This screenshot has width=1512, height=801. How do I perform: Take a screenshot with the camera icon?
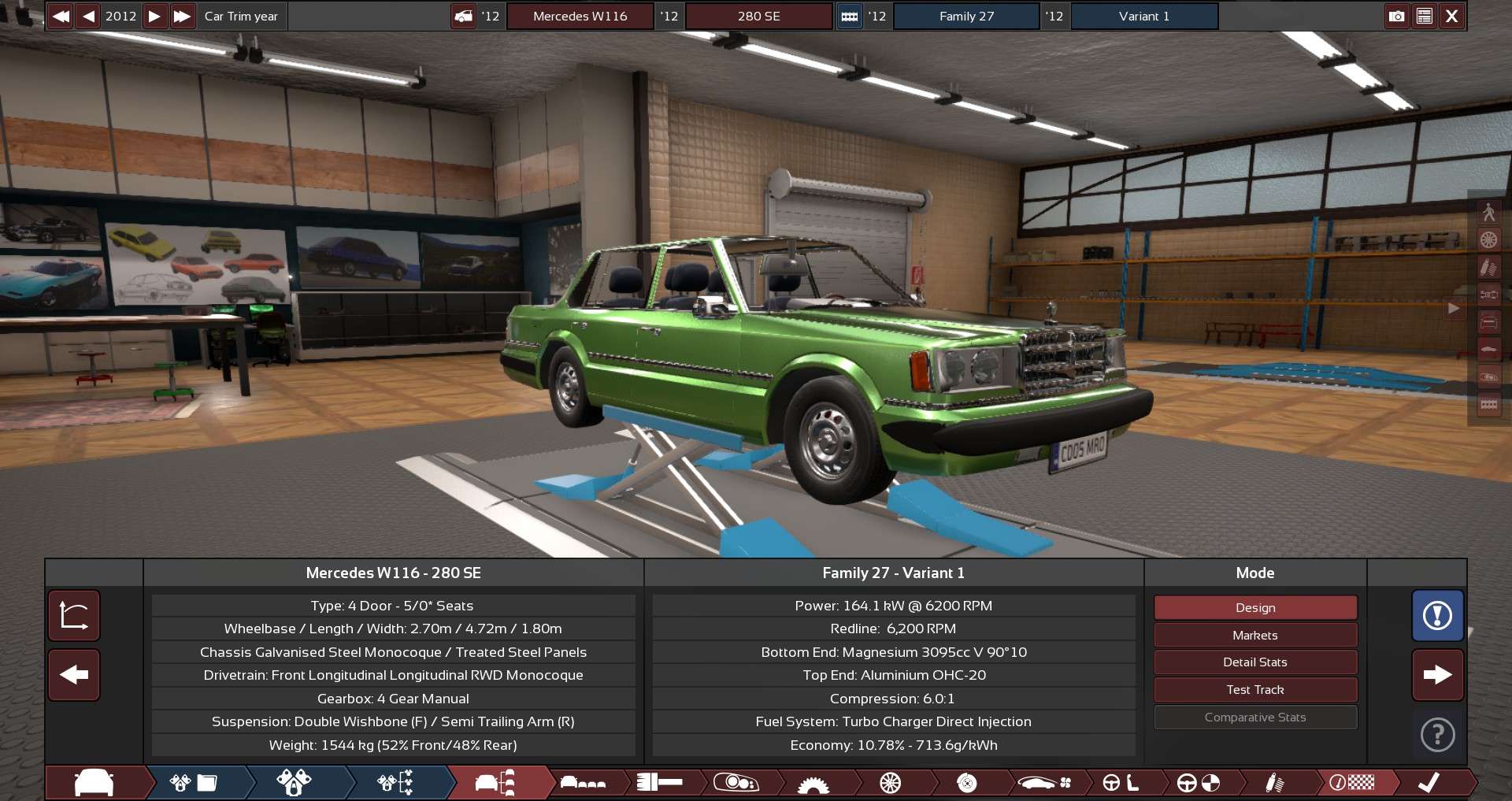coord(1396,16)
